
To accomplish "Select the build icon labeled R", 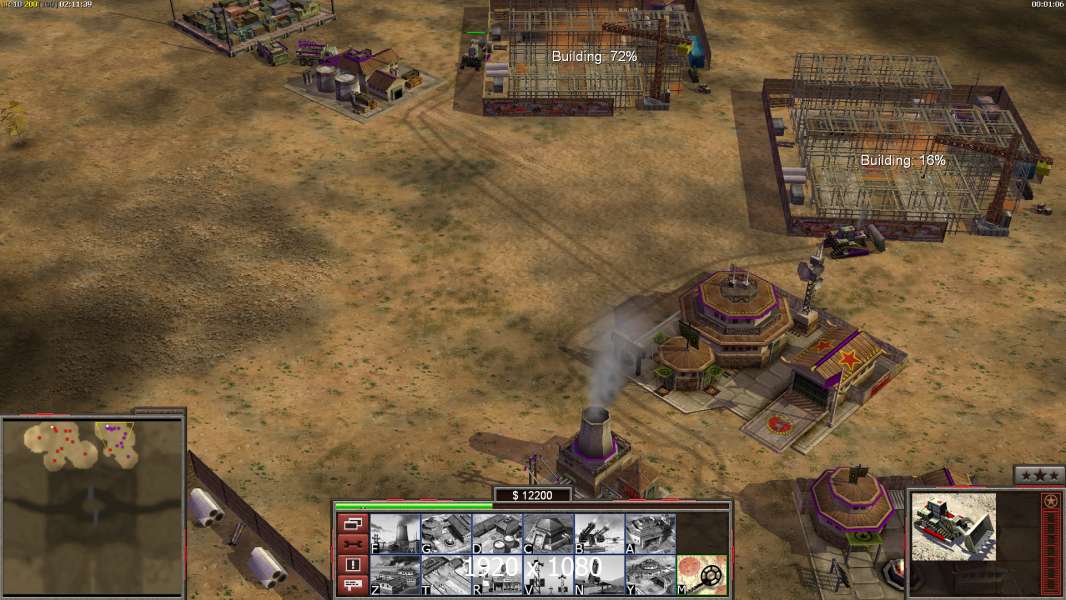I will 497,574.
